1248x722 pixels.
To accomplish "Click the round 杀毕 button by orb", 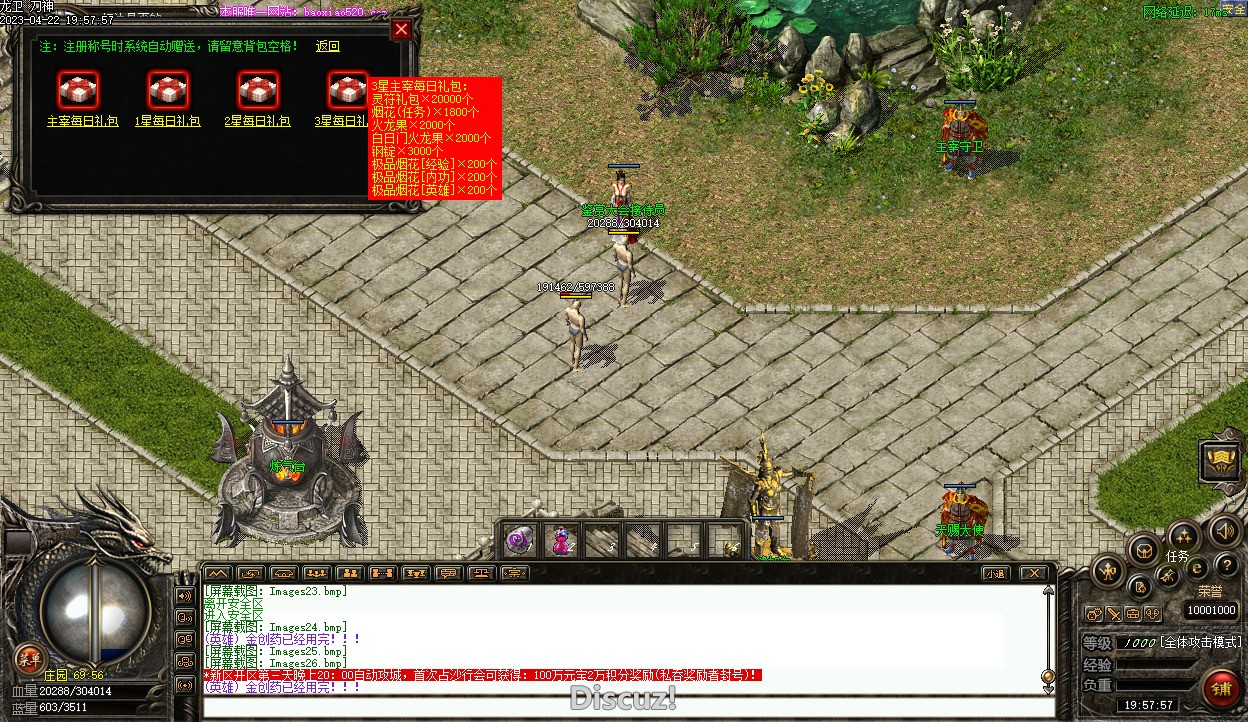I will 29,657.
